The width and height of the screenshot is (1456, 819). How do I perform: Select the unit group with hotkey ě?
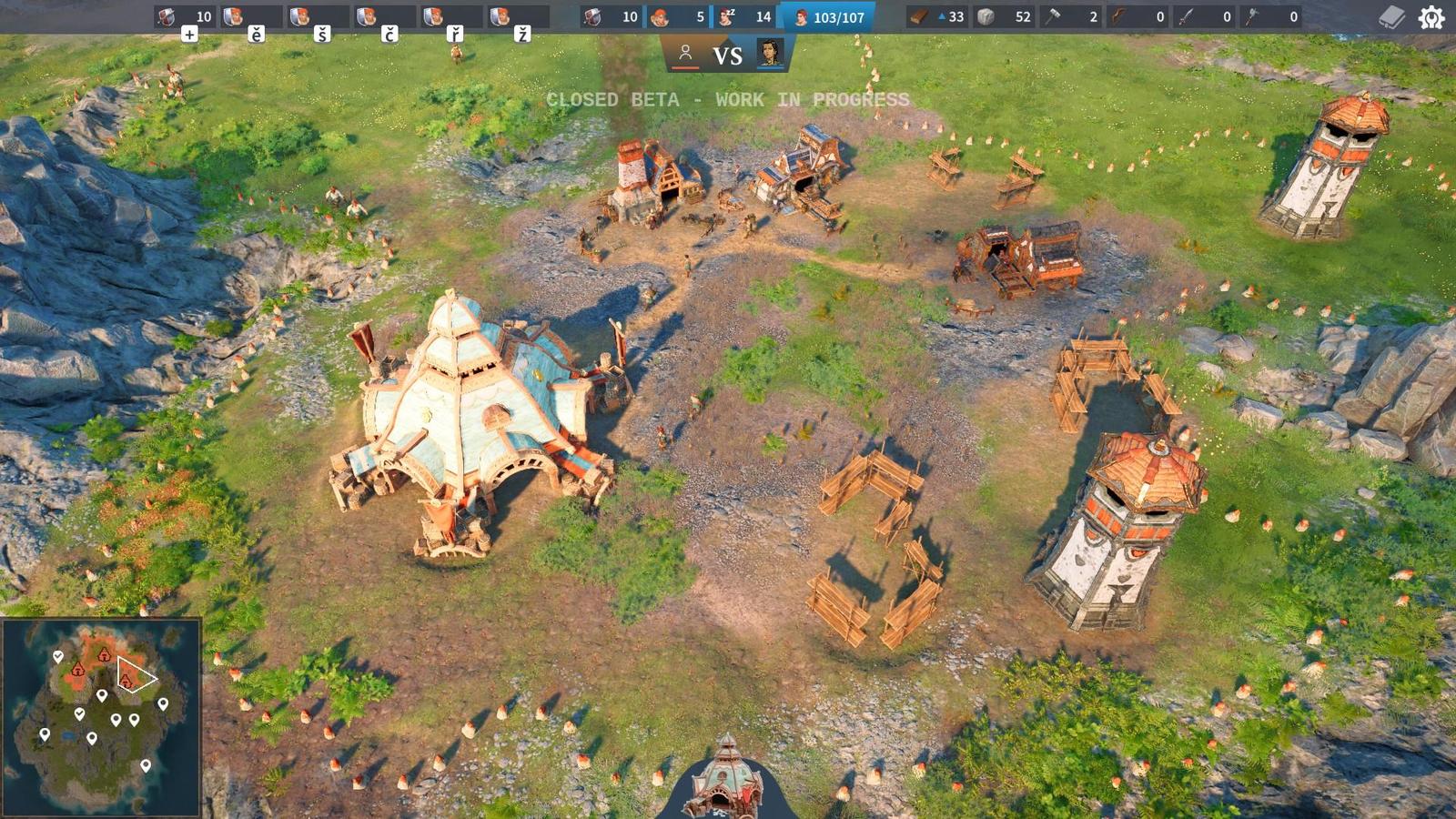point(233,16)
